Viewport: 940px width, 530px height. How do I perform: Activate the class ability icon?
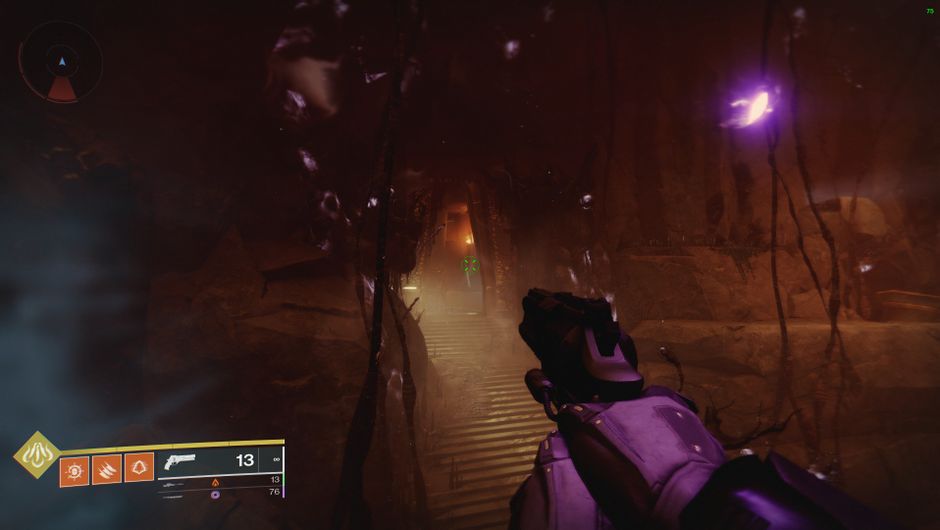[139, 467]
